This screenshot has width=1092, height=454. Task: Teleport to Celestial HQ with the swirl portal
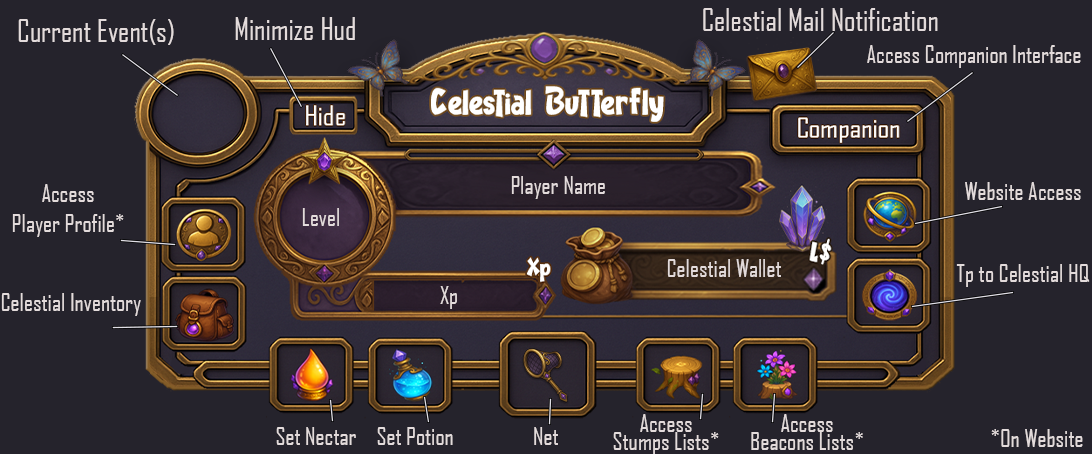886,295
